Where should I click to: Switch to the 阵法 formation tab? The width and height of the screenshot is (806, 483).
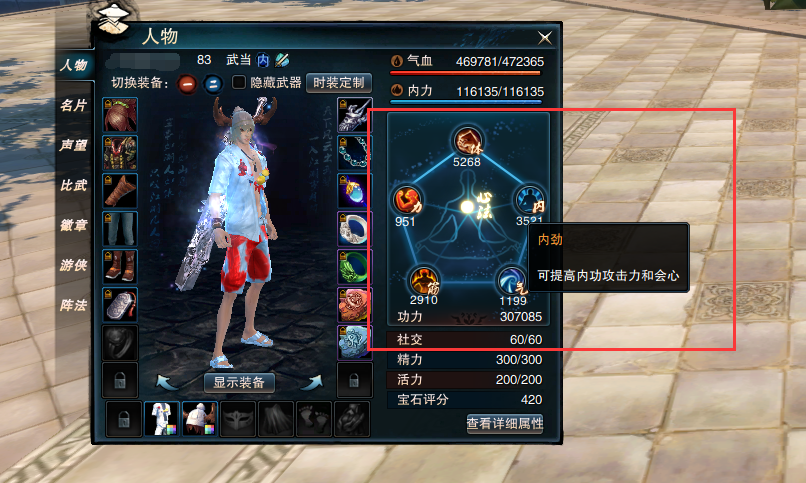coord(73,305)
